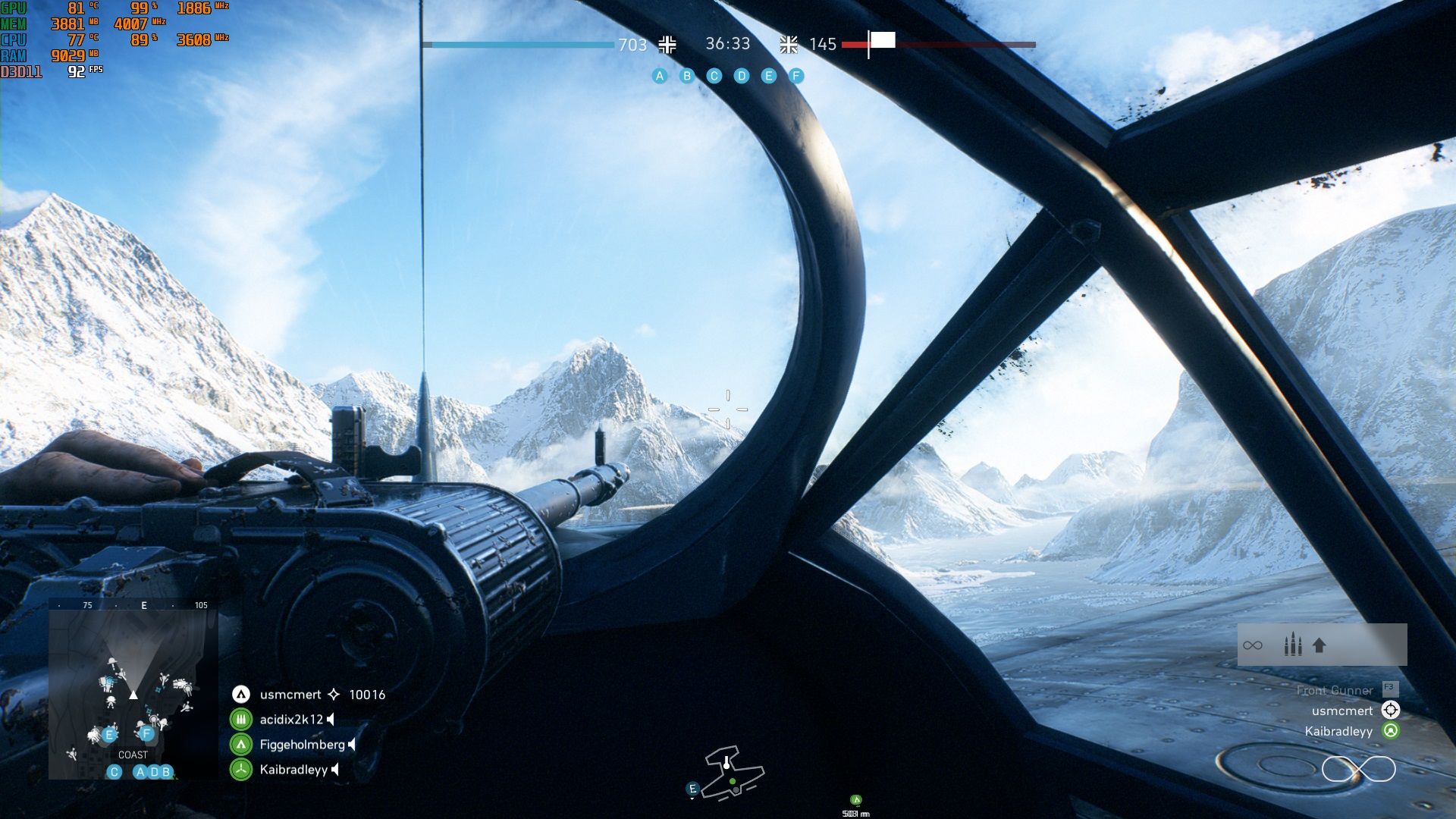The height and width of the screenshot is (819, 1456).
Task: Click the up arrow icon in weapon panel
Action: (1319, 645)
